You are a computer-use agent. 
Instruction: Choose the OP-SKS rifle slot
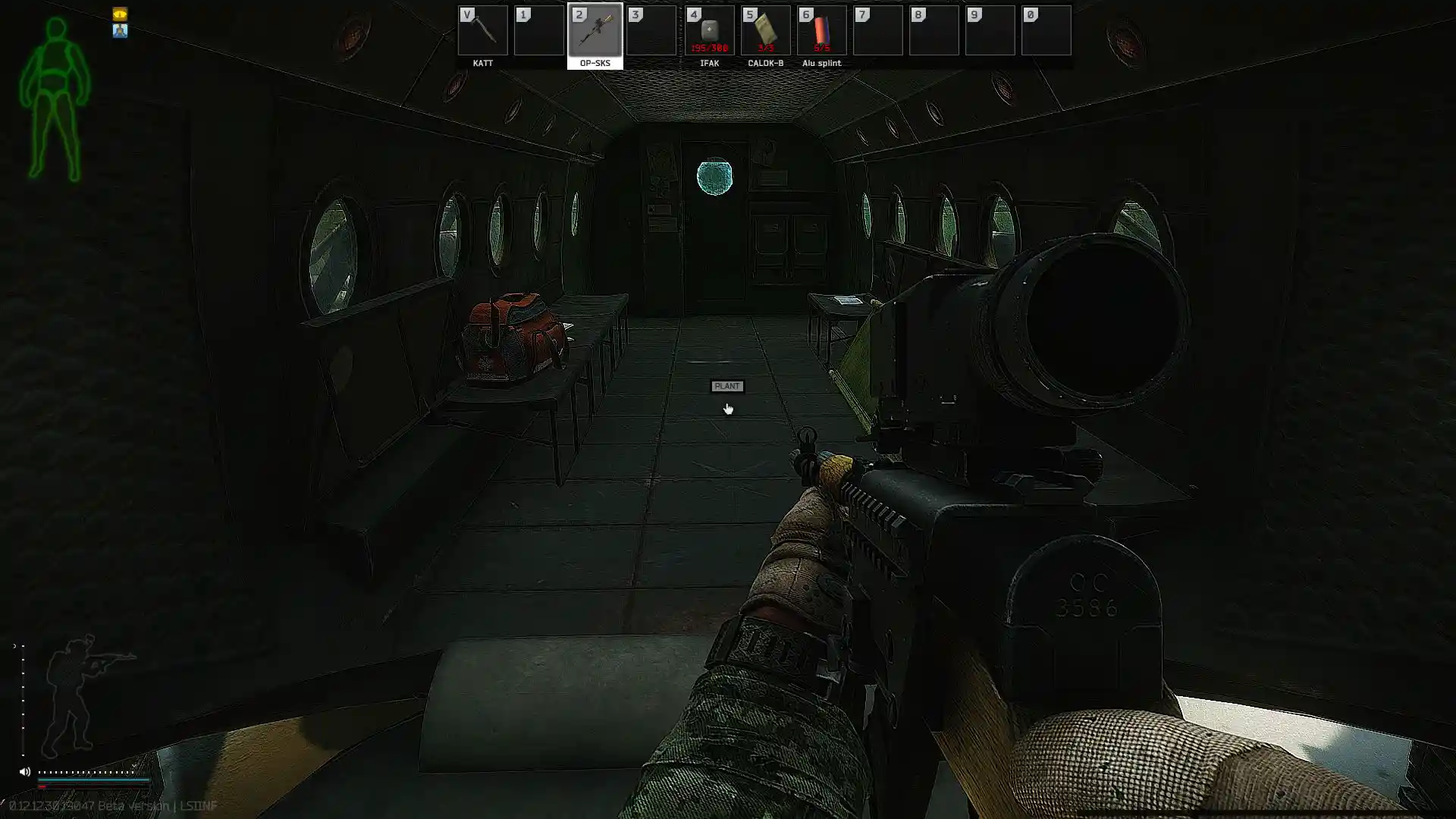tap(595, 31)
